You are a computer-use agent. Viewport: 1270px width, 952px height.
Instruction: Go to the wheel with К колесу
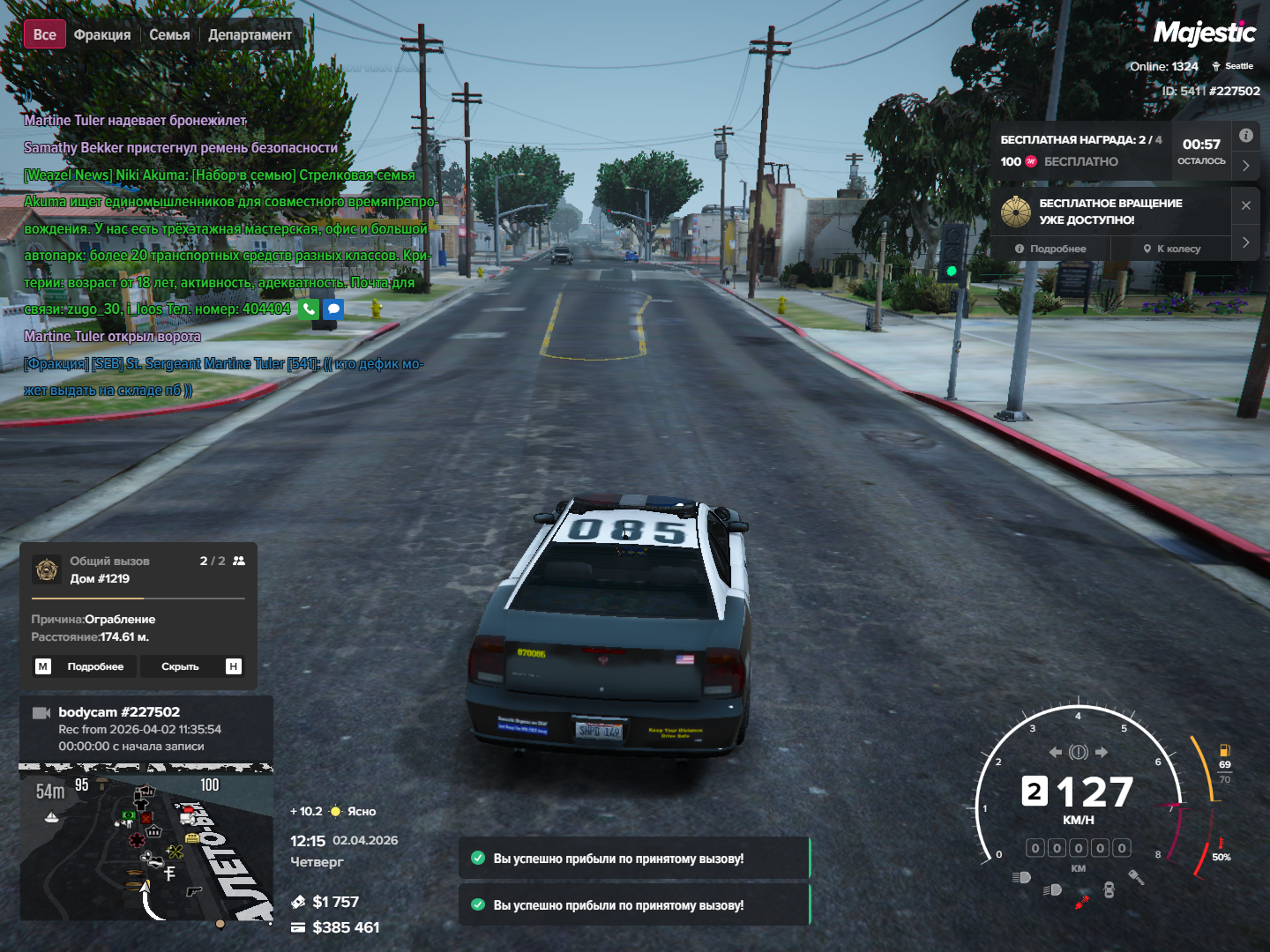click(1172, 249)
